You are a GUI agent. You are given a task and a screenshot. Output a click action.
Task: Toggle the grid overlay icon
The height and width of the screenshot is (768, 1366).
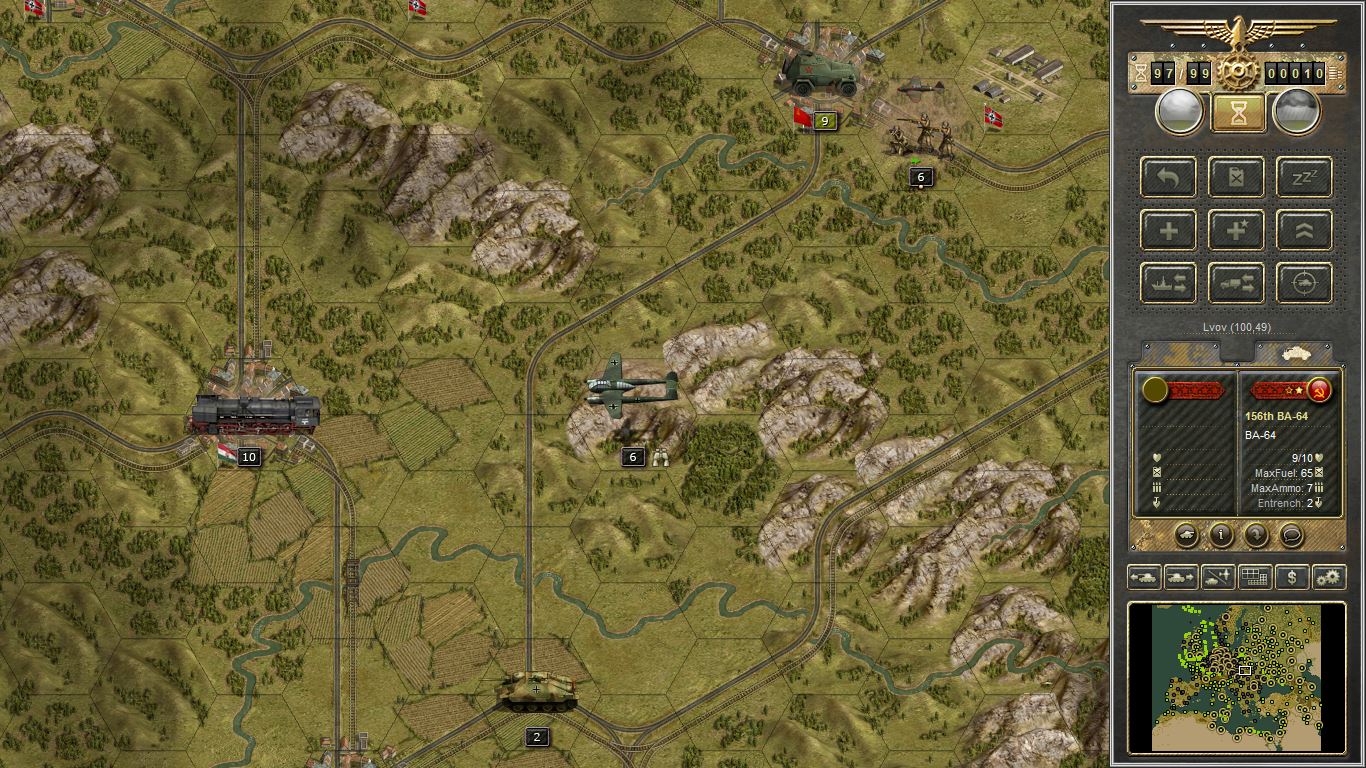(1254, 577)
